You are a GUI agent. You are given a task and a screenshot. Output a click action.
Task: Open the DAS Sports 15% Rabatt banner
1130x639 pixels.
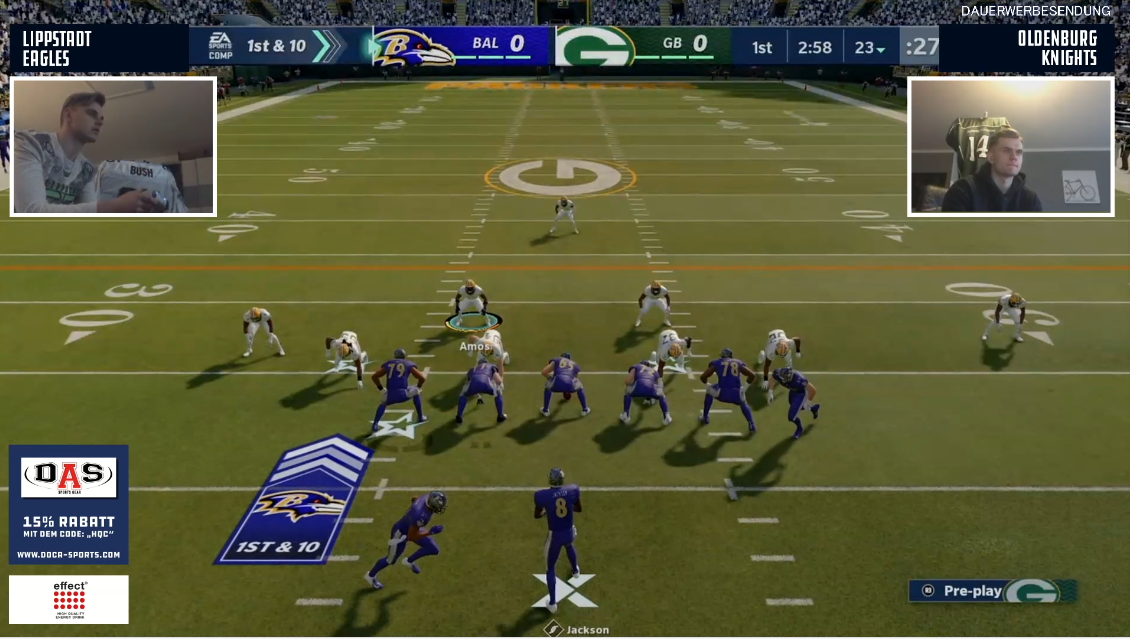click(69, 504)
